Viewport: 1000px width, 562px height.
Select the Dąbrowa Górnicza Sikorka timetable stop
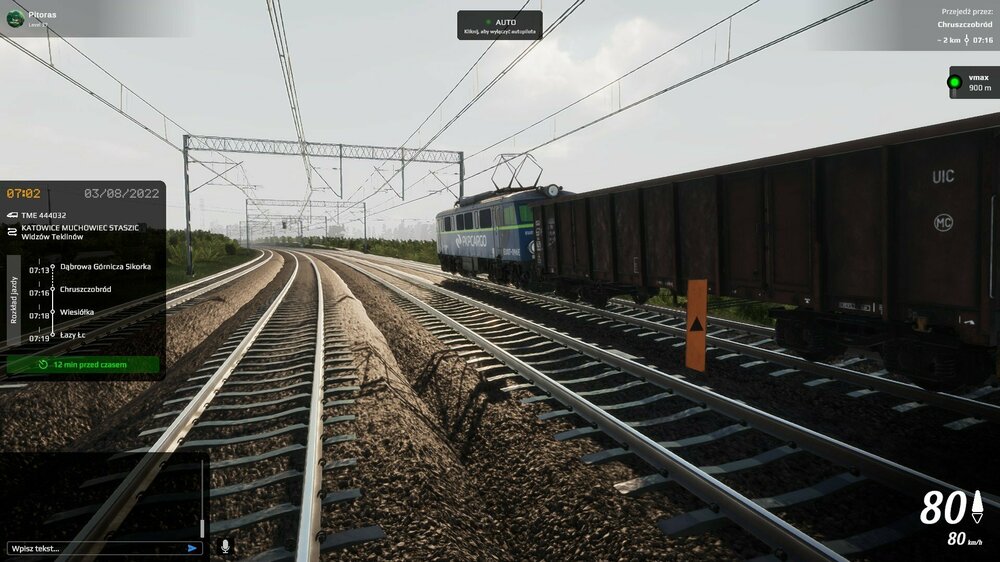pyautogui.click(x=105, y=267)
